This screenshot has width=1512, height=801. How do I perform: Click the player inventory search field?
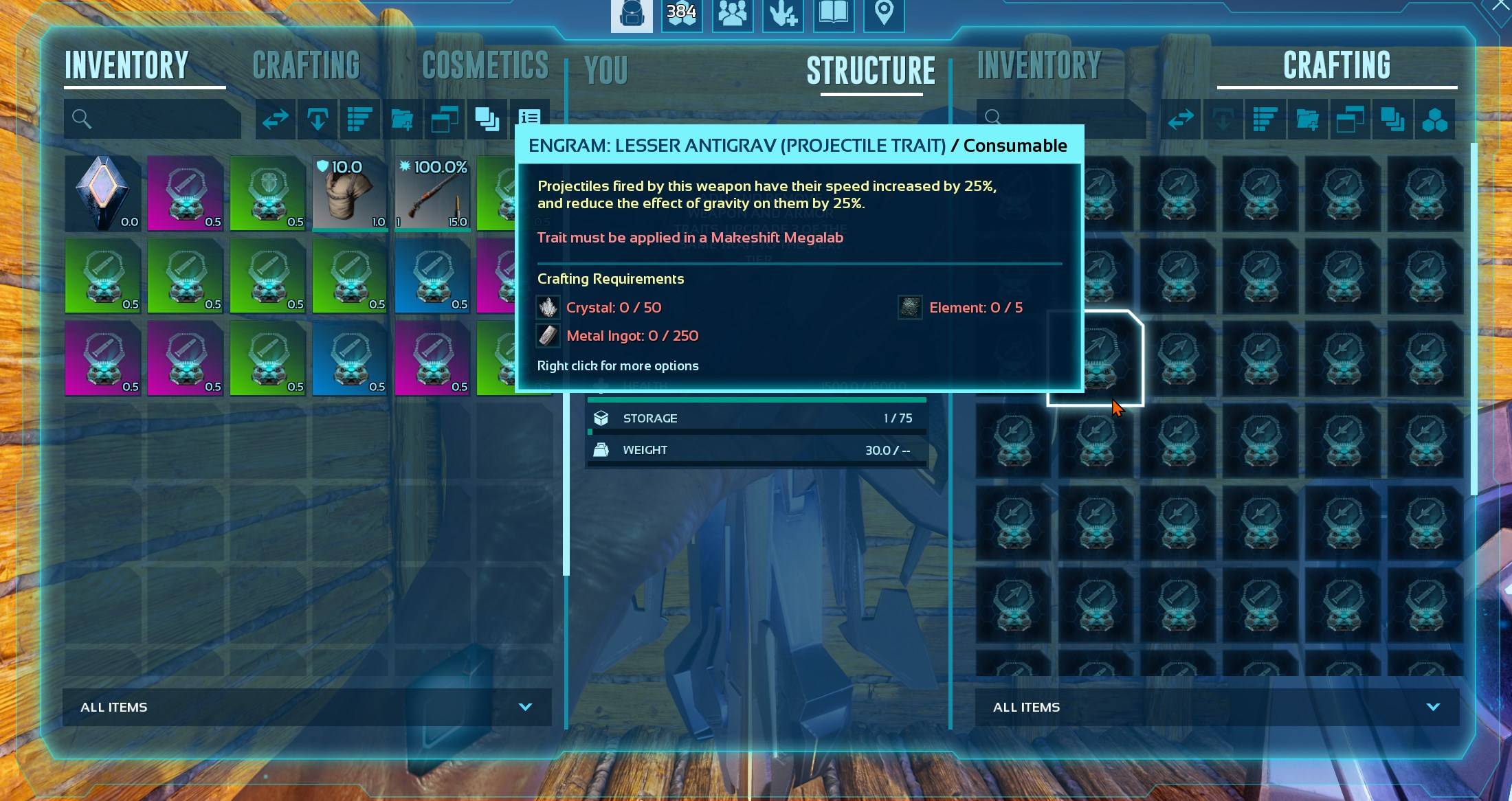153,119
